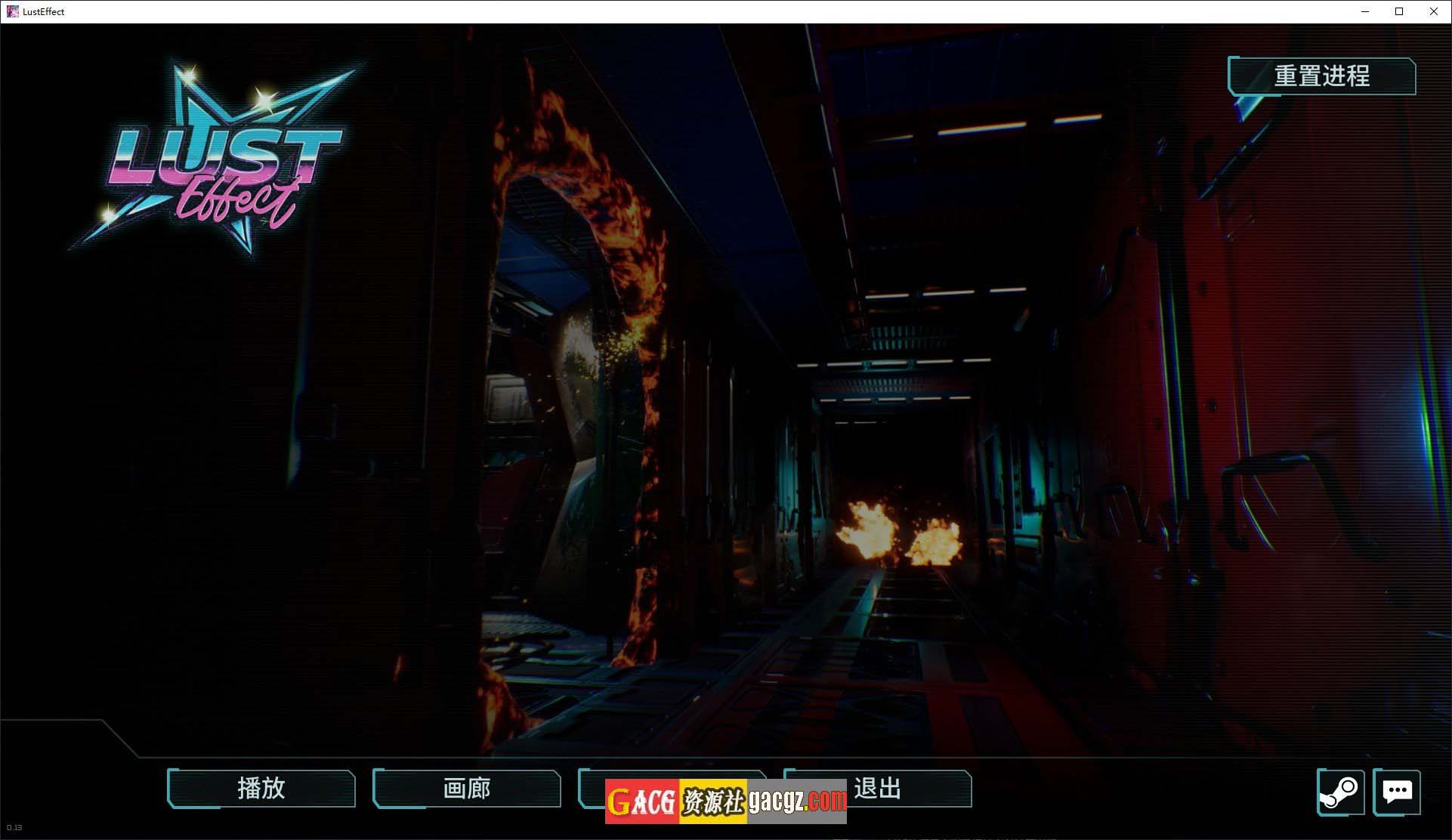Screen dimensions: 1452x840
Task: Open the Steam community page via Steam logo
Action: (1341, 792)
